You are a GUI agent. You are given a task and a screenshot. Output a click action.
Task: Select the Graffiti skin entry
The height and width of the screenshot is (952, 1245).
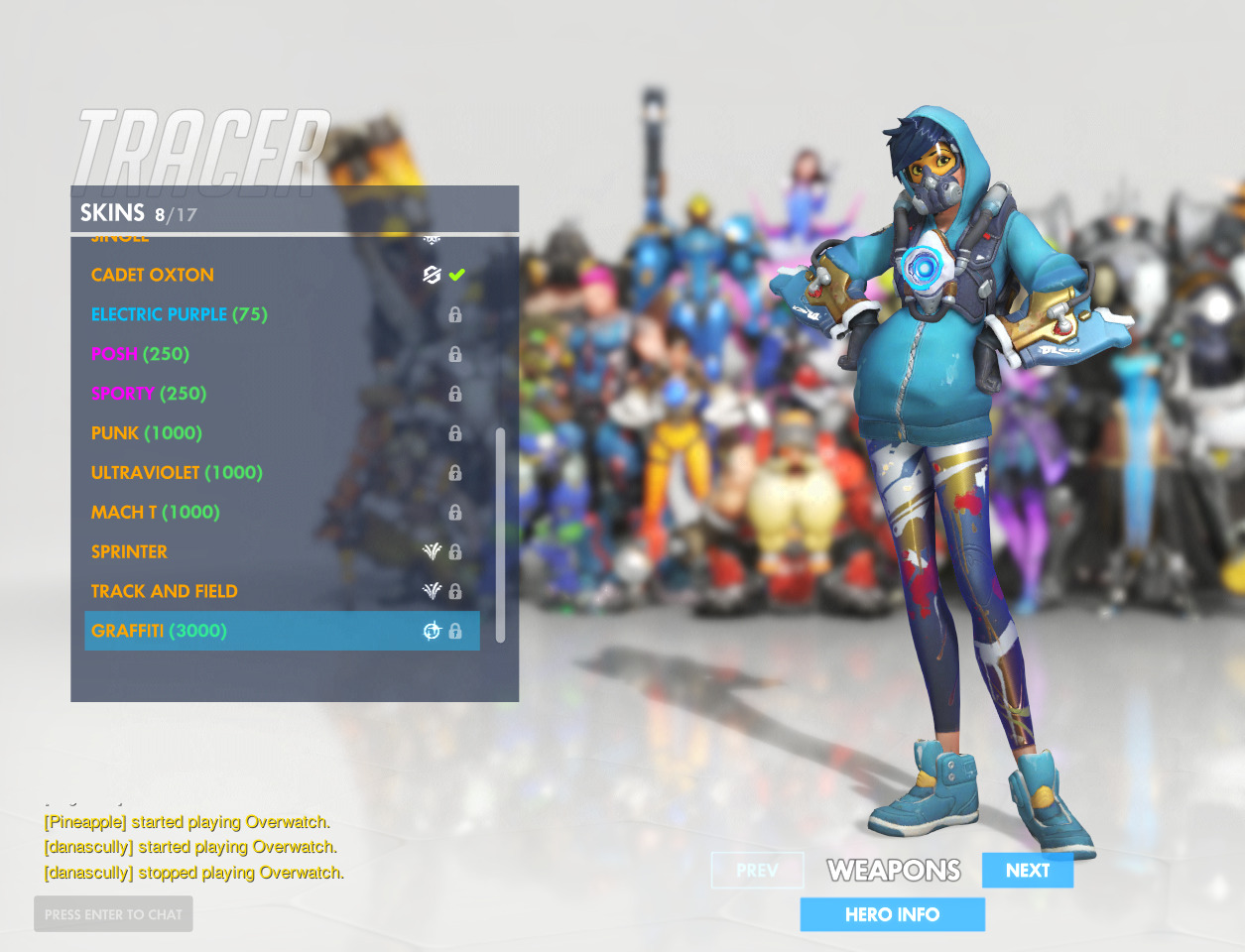click(x=159, y=631)
